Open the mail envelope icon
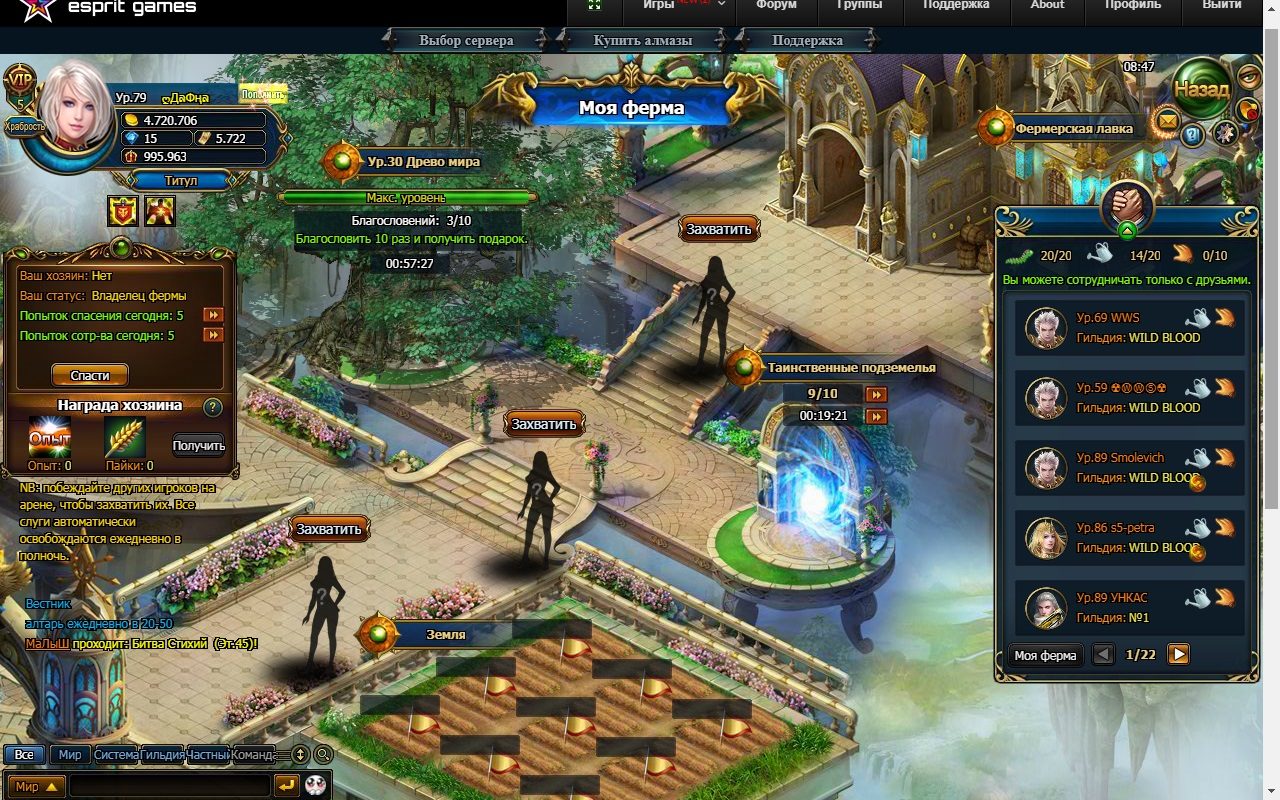Image resolution: width=1280 pixels, height=800 pixels. point(1167,122)
